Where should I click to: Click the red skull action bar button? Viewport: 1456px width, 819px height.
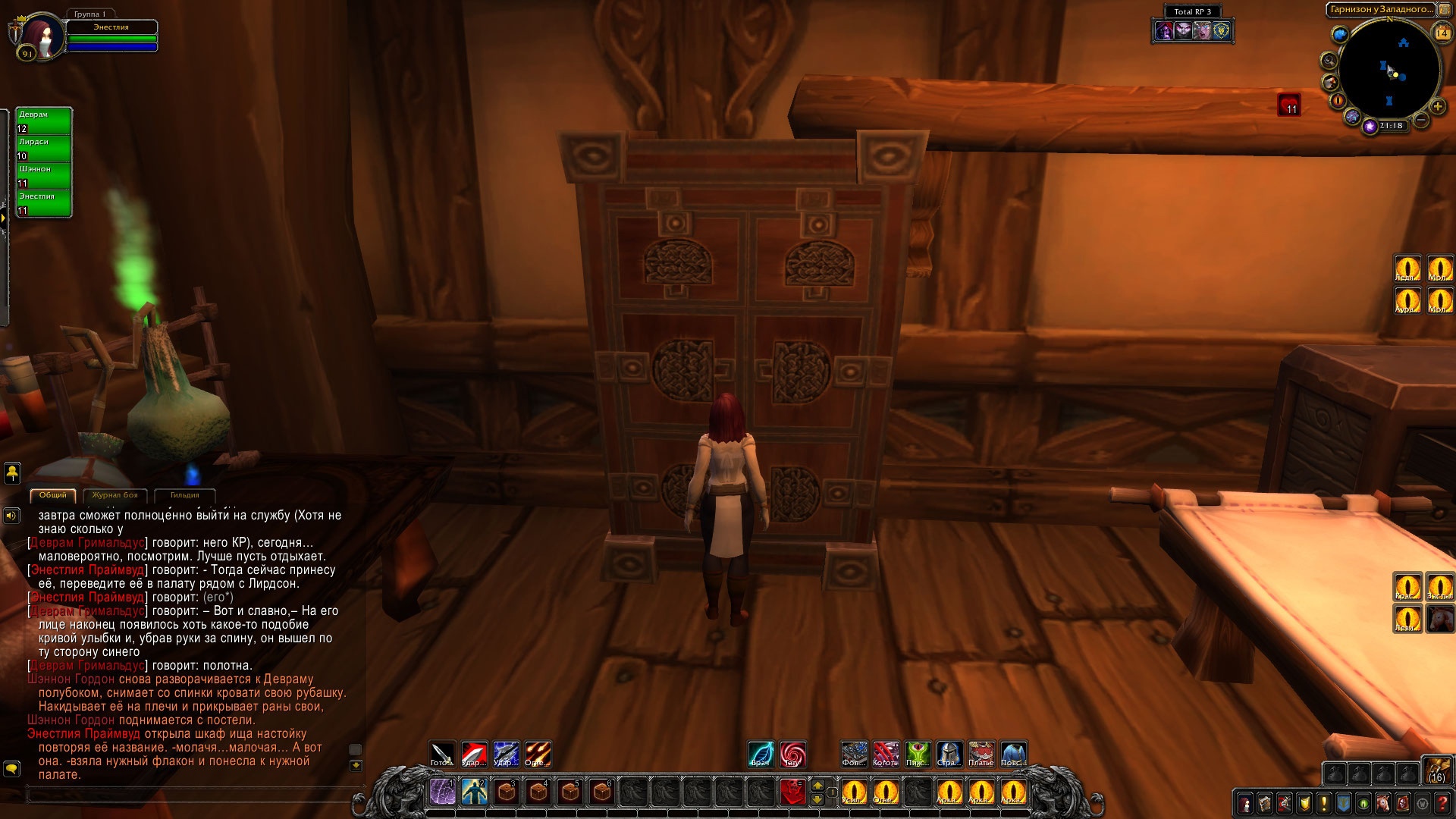click(x=792, y=792)
